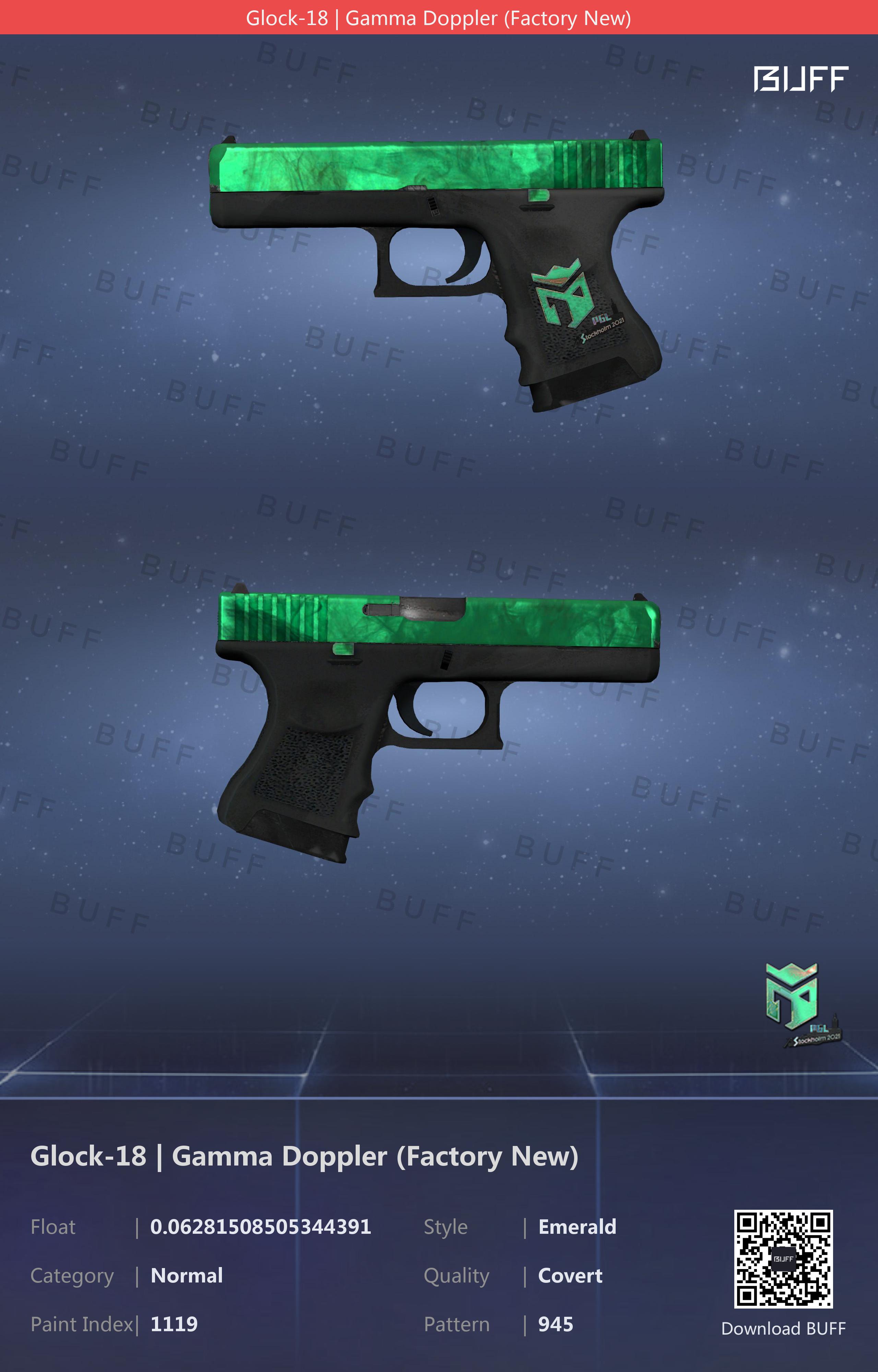Select the Download BUFF label

[x=783, y=1328]
